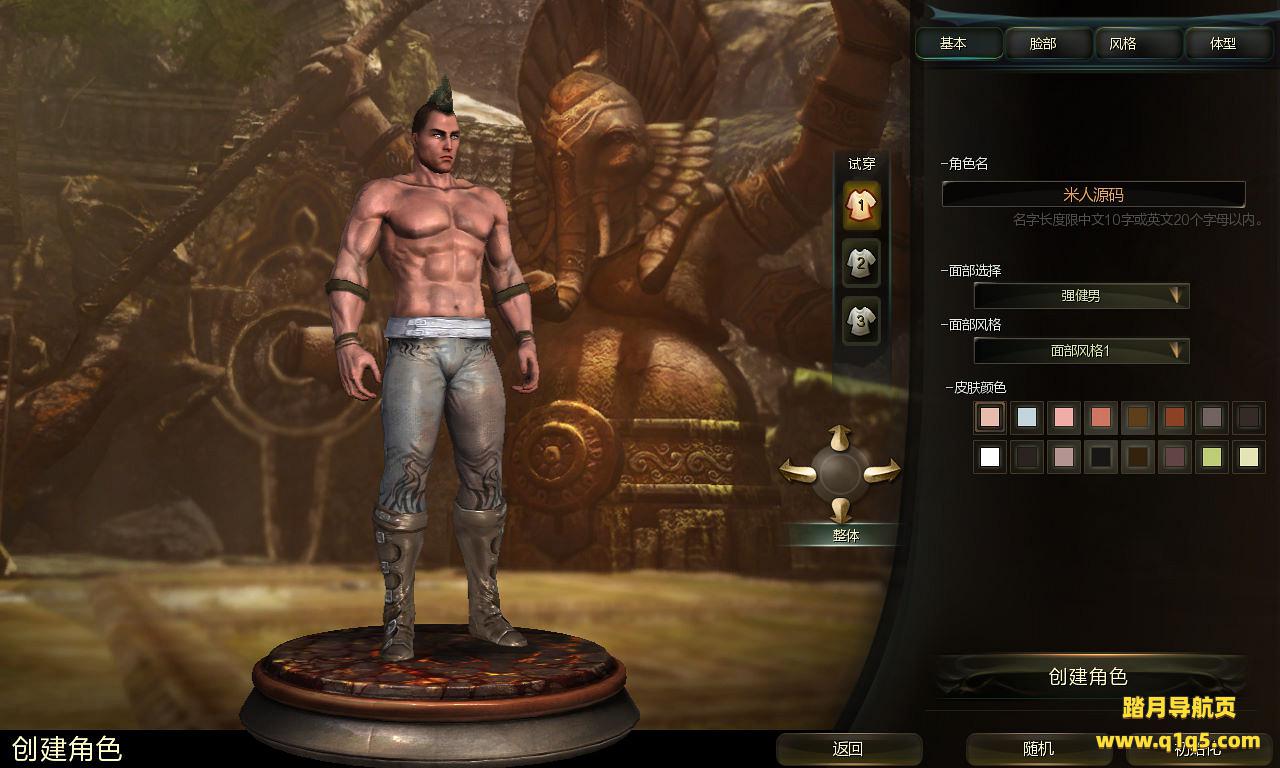Click the left arrow of the camera control
The height and width of the screenshot is (768, 1280).
pyautogui.click(x=797, y=469)
